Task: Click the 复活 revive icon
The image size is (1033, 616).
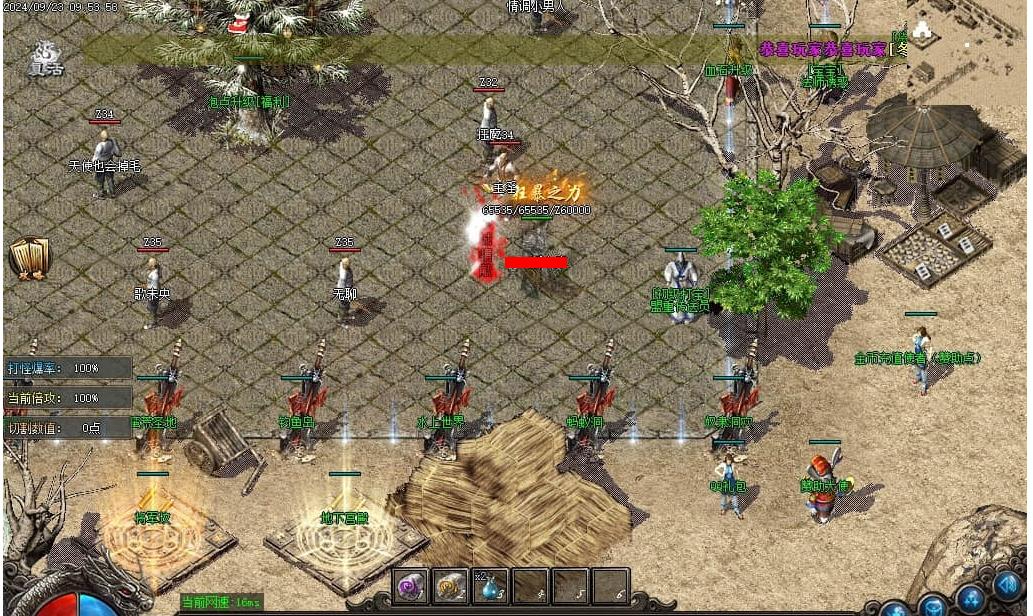Action: point(46,59)
